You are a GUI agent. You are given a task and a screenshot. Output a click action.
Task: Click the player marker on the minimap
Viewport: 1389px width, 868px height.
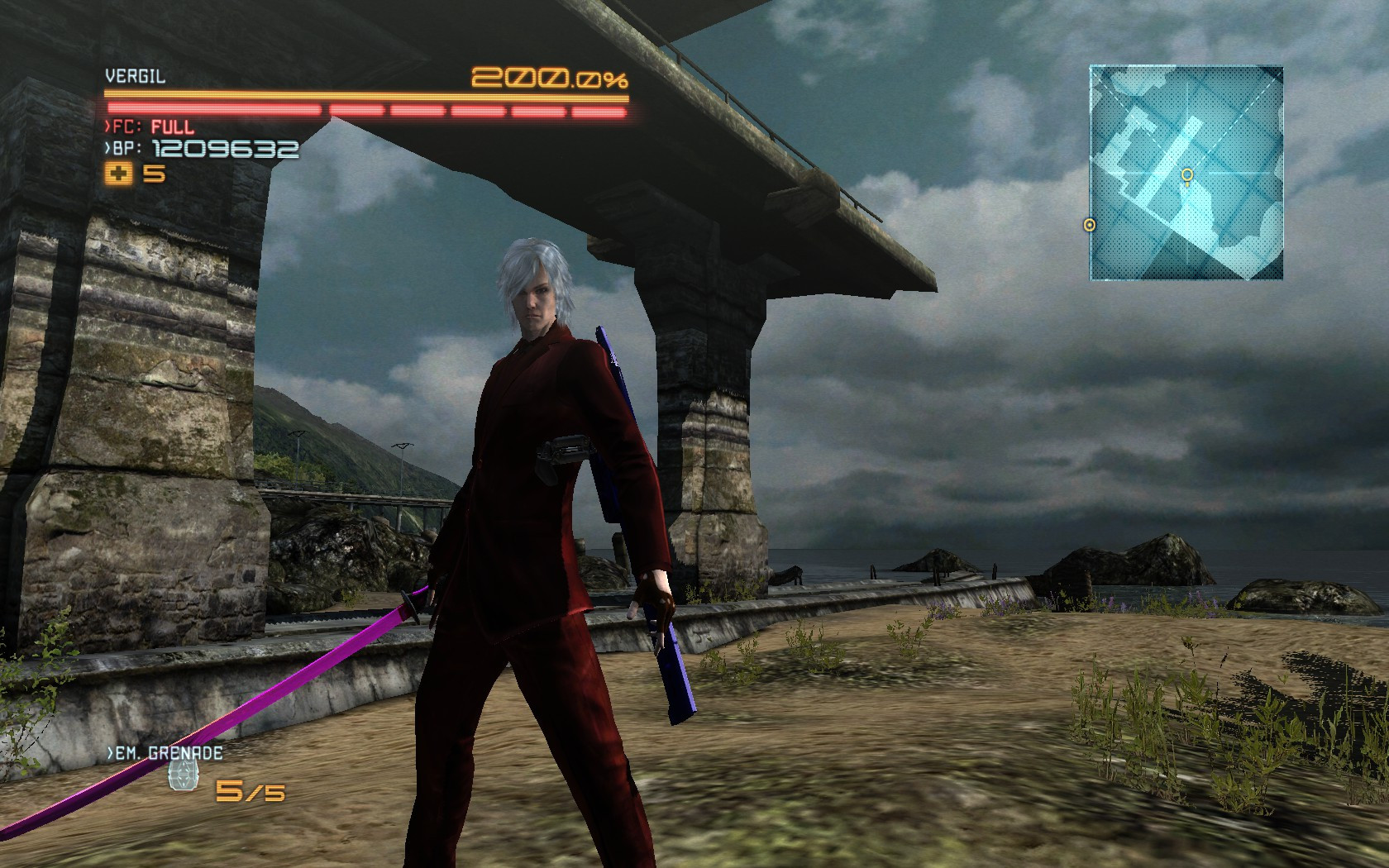(x=1188, y=176)
